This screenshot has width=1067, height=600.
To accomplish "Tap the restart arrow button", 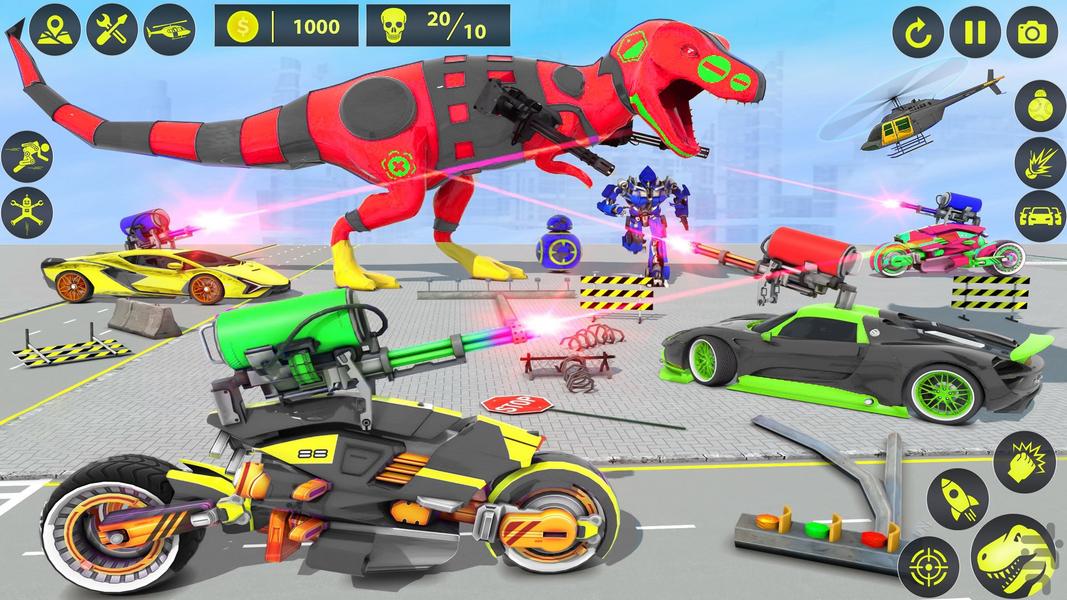I will (x=917, y=31).
